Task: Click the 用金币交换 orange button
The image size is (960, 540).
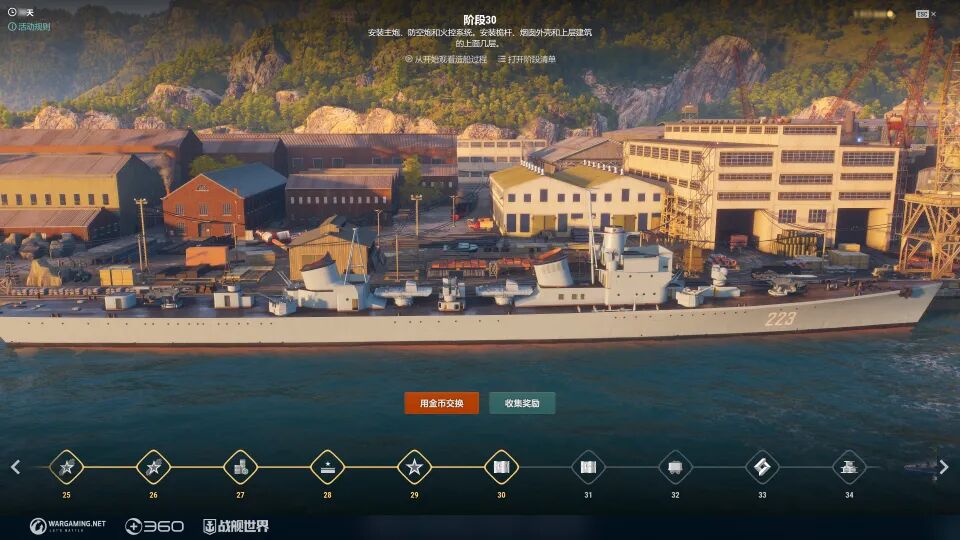Action: coord(441,403)
